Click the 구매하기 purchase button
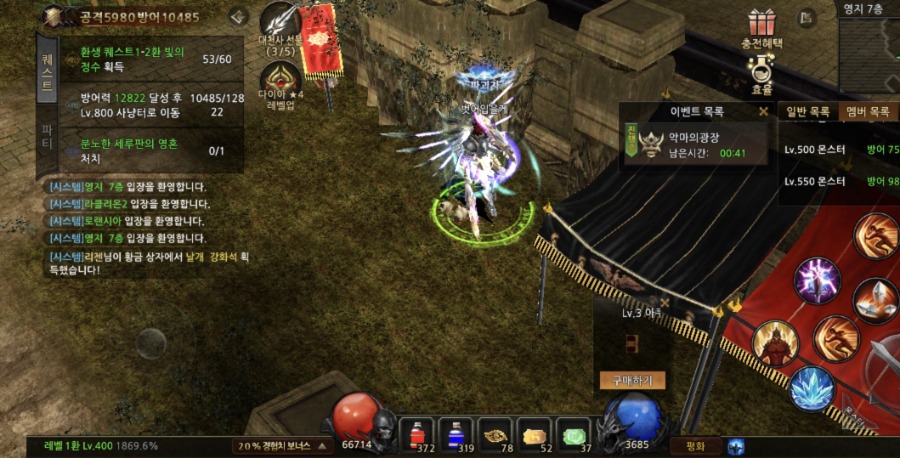The width and height of the screenshot is (900, 458). [632, 380]
